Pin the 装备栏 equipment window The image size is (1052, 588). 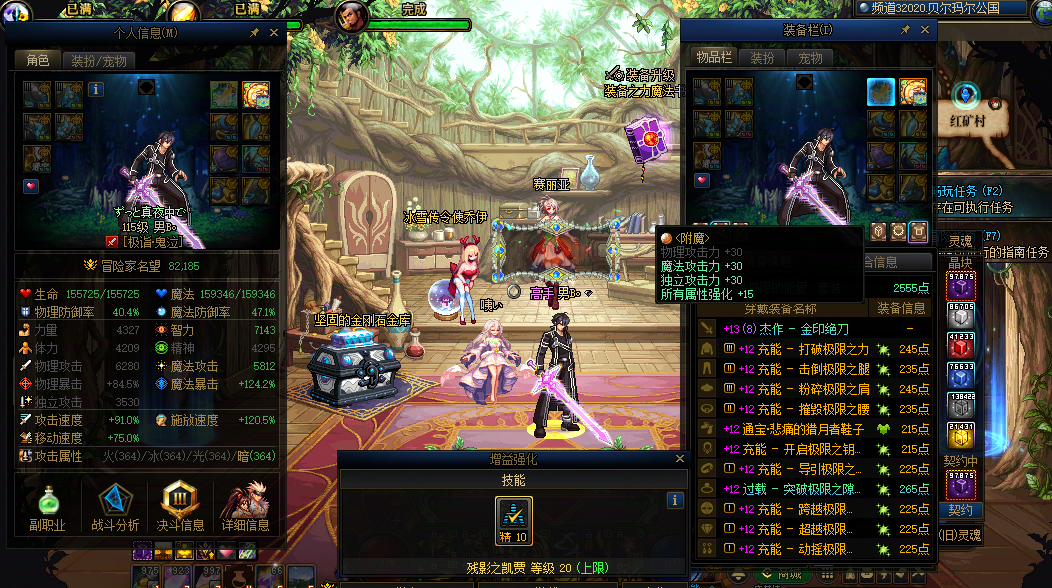click(905, 30)
